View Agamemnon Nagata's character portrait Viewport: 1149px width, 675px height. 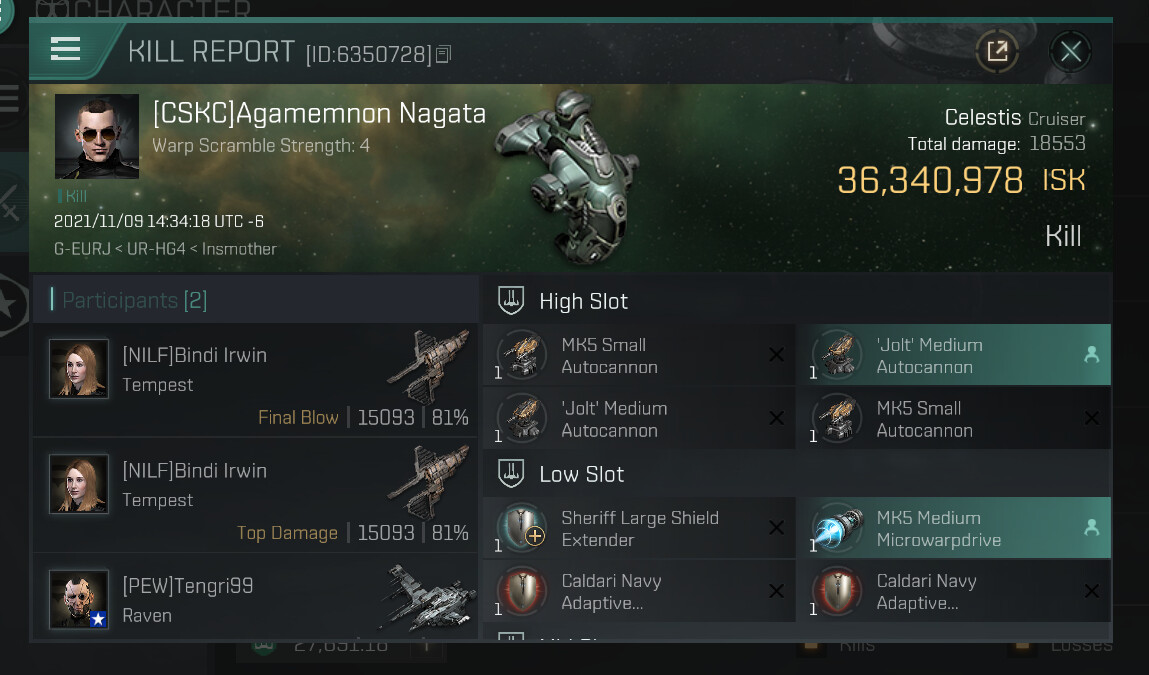(x=96, y=136)
